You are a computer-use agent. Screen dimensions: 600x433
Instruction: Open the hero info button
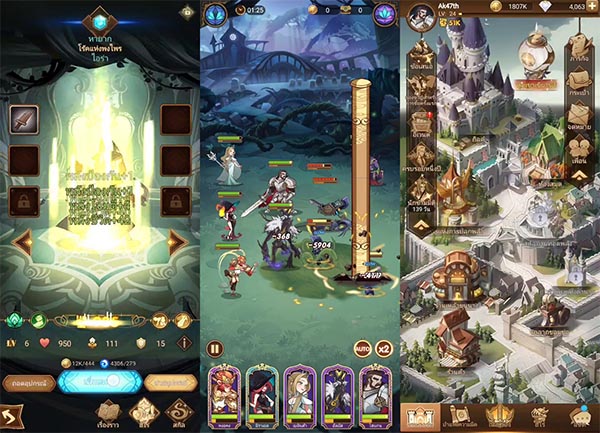(183, 344)
